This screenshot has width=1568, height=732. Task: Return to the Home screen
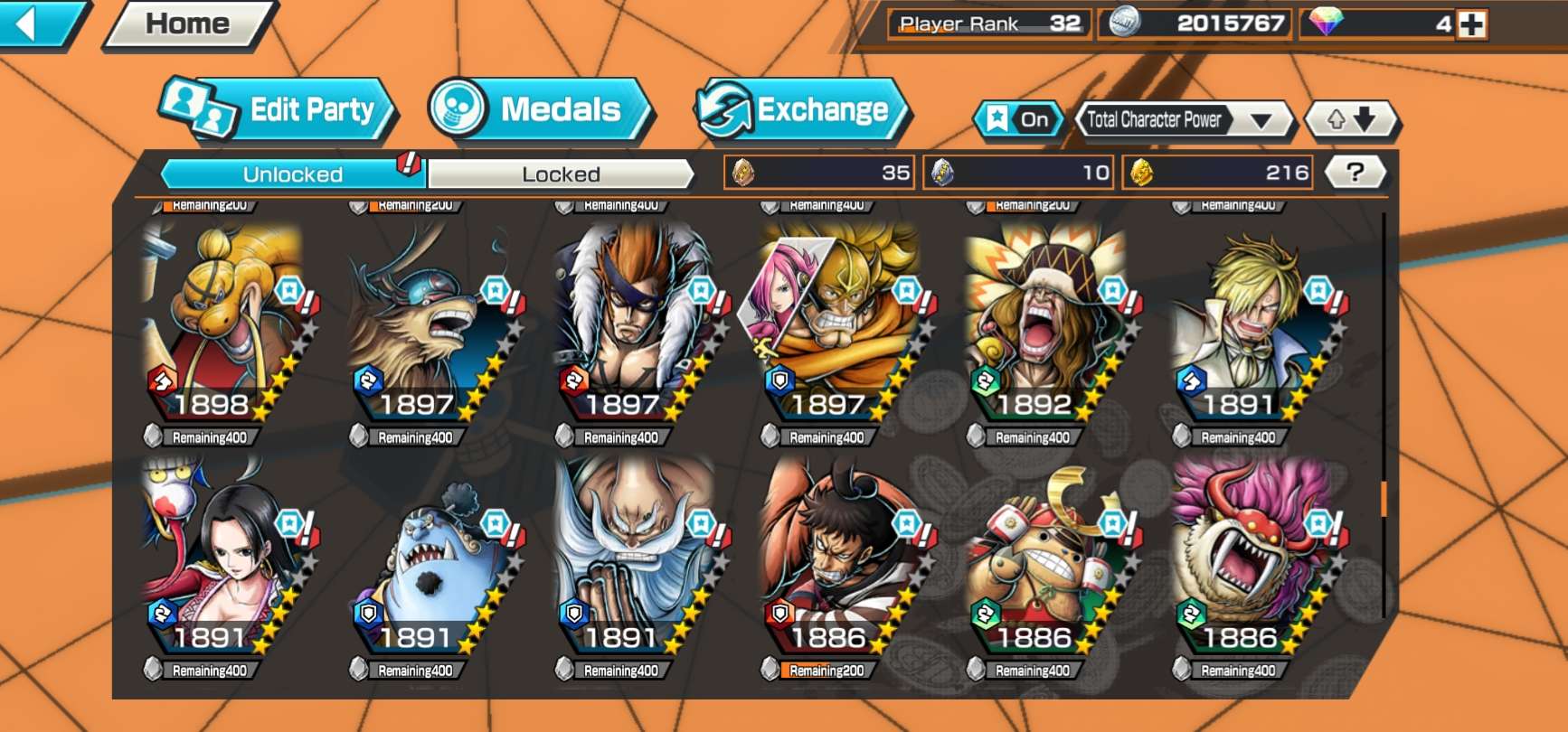pyautogui.click(x=188, y=23)
